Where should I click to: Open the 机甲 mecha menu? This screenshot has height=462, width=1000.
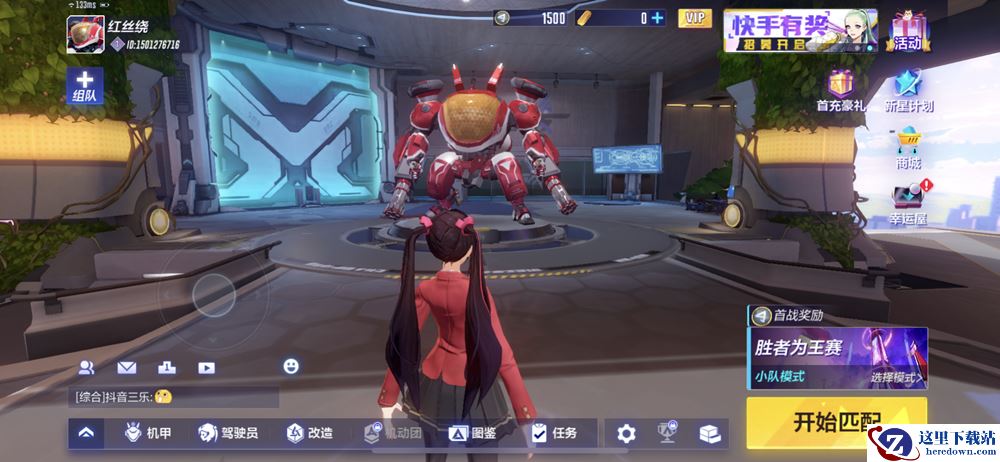click(x=147, y=433)
